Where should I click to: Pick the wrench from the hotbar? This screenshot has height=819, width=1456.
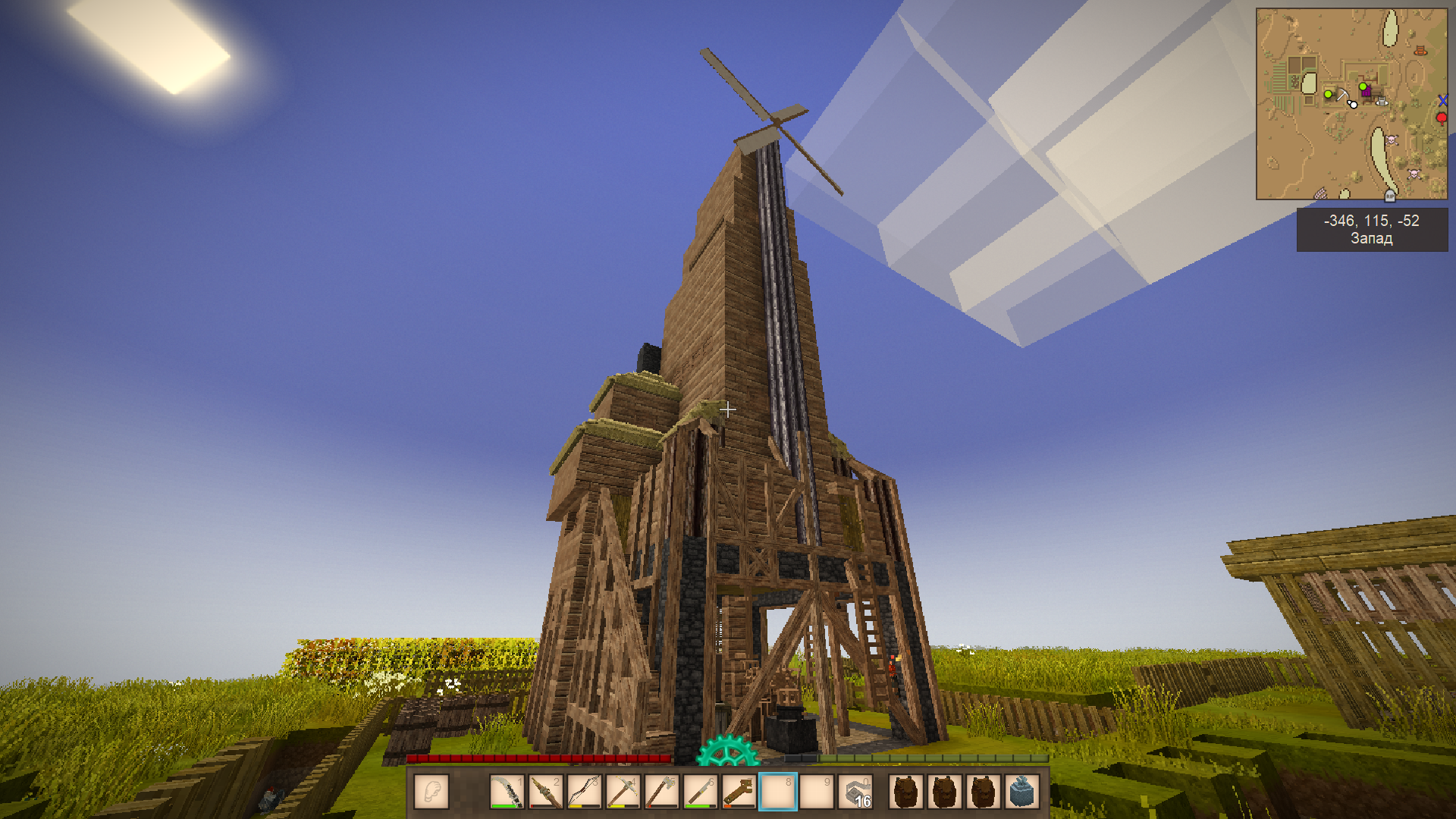(x=739, y=792)
